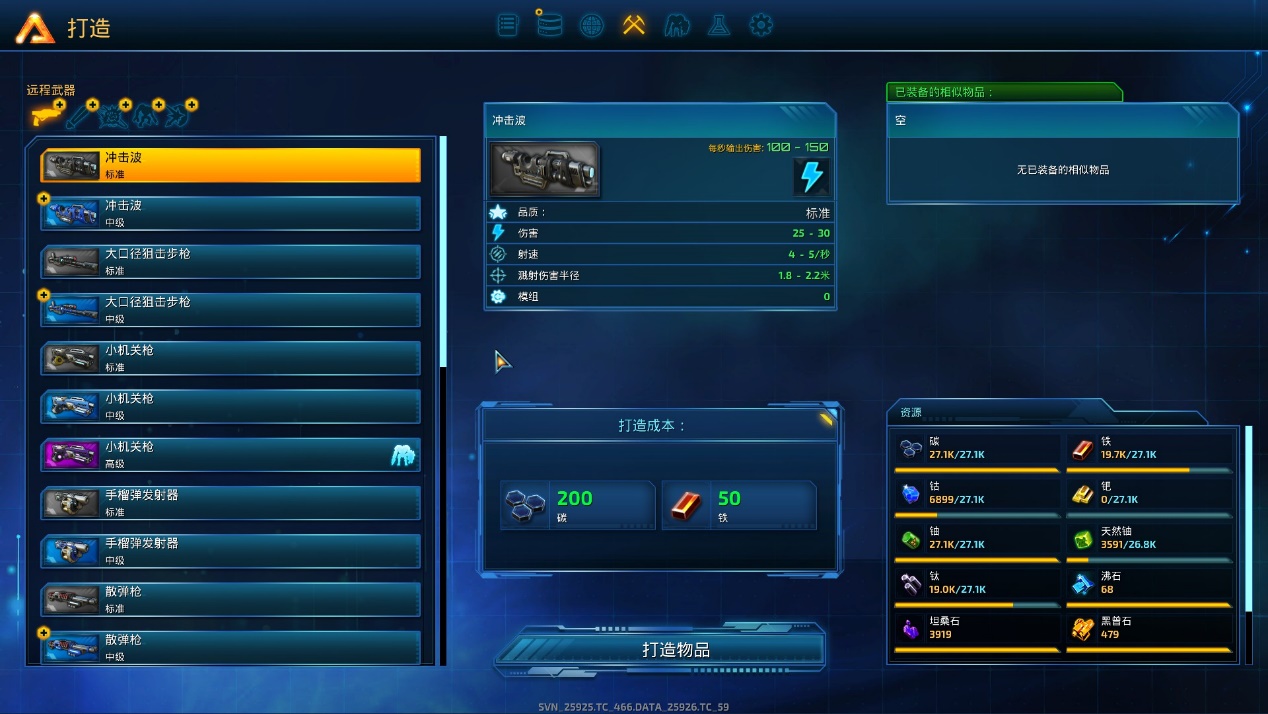Open the list log icon
Image resolution: width=1268 pixels, height=714 pixels.
coord(508,25)
